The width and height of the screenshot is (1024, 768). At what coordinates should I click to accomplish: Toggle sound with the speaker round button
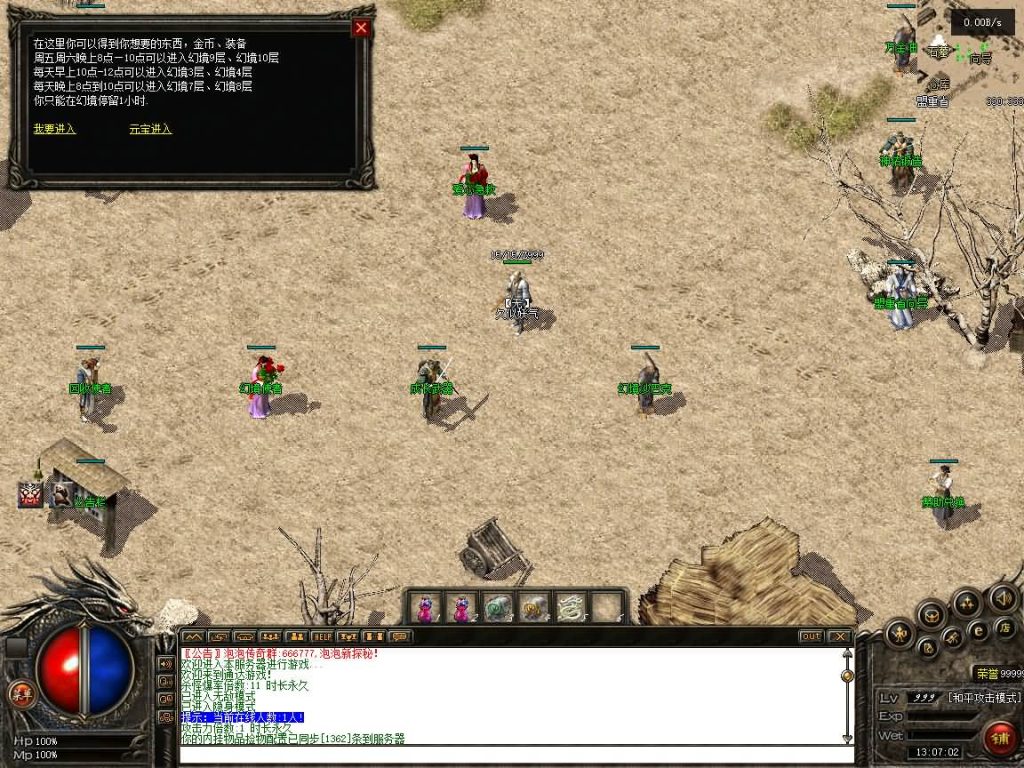click(x=1001, y=598)
